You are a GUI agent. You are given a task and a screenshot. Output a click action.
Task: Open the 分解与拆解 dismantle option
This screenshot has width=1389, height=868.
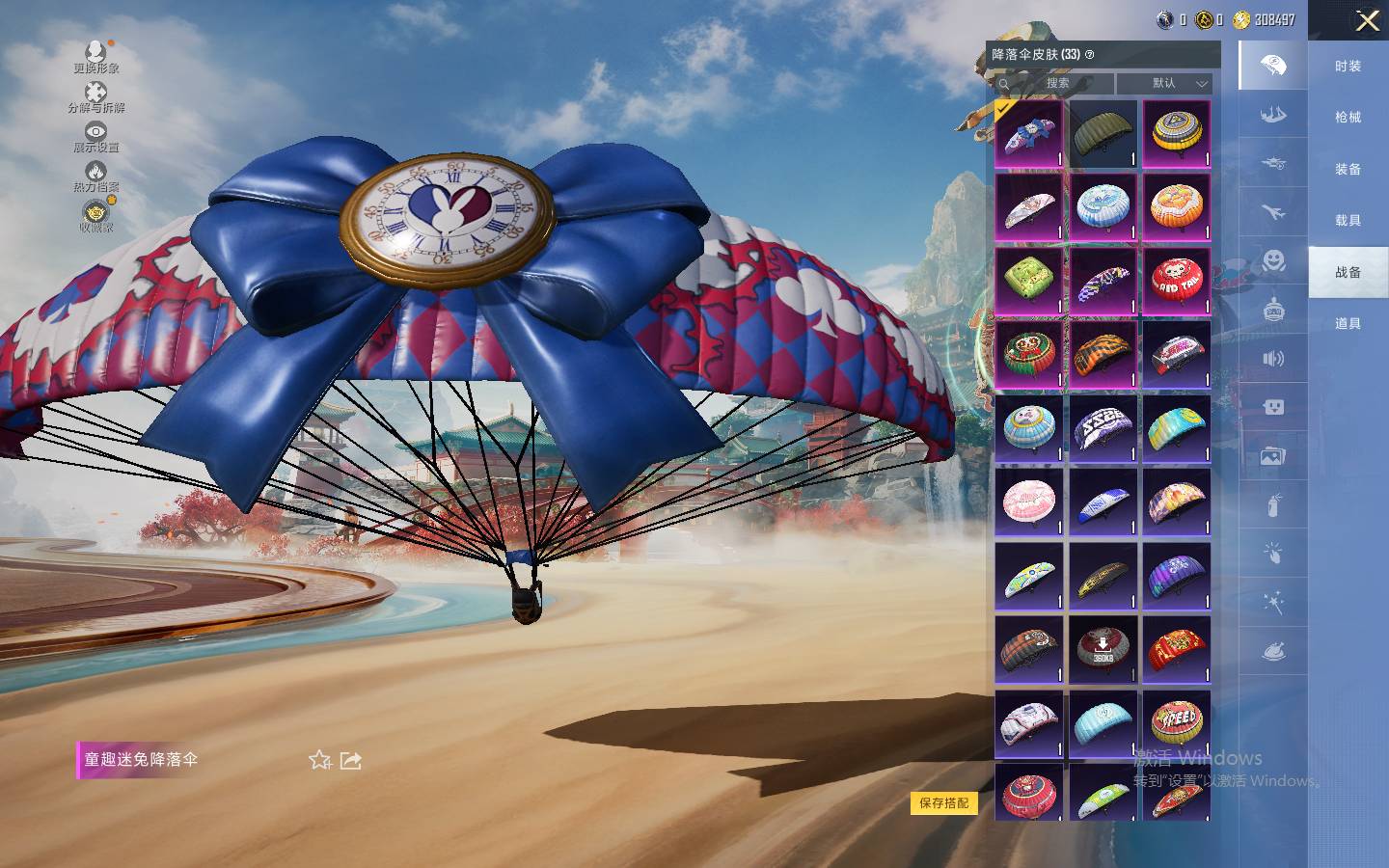[x=95, y=96]
